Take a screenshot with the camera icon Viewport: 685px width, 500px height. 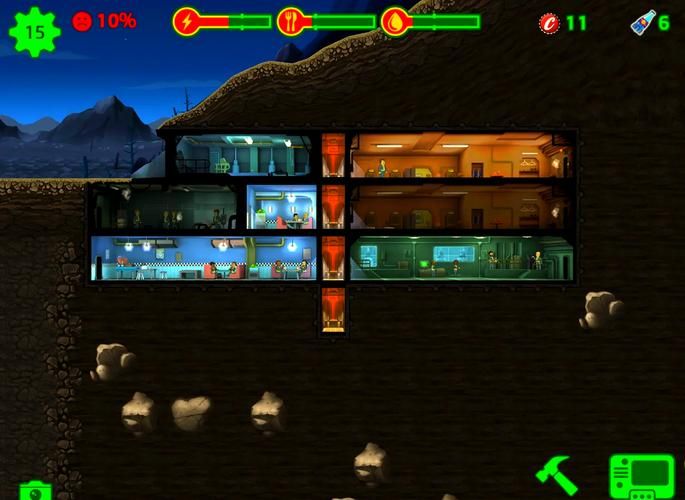tap(35, 491)
